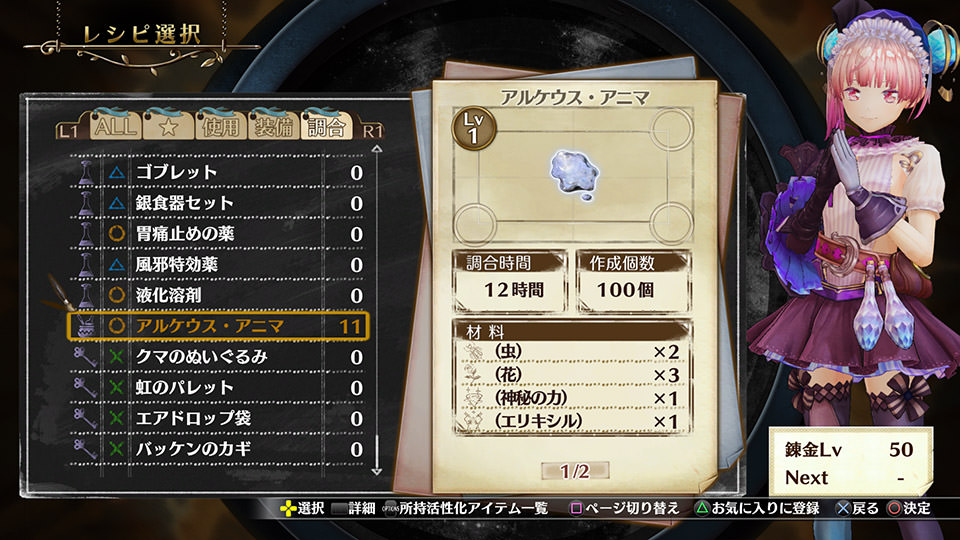The image size is (960, 540).
Task: Pick the クマのぬいぐるみ recipe
Action: tap(220, 357)
